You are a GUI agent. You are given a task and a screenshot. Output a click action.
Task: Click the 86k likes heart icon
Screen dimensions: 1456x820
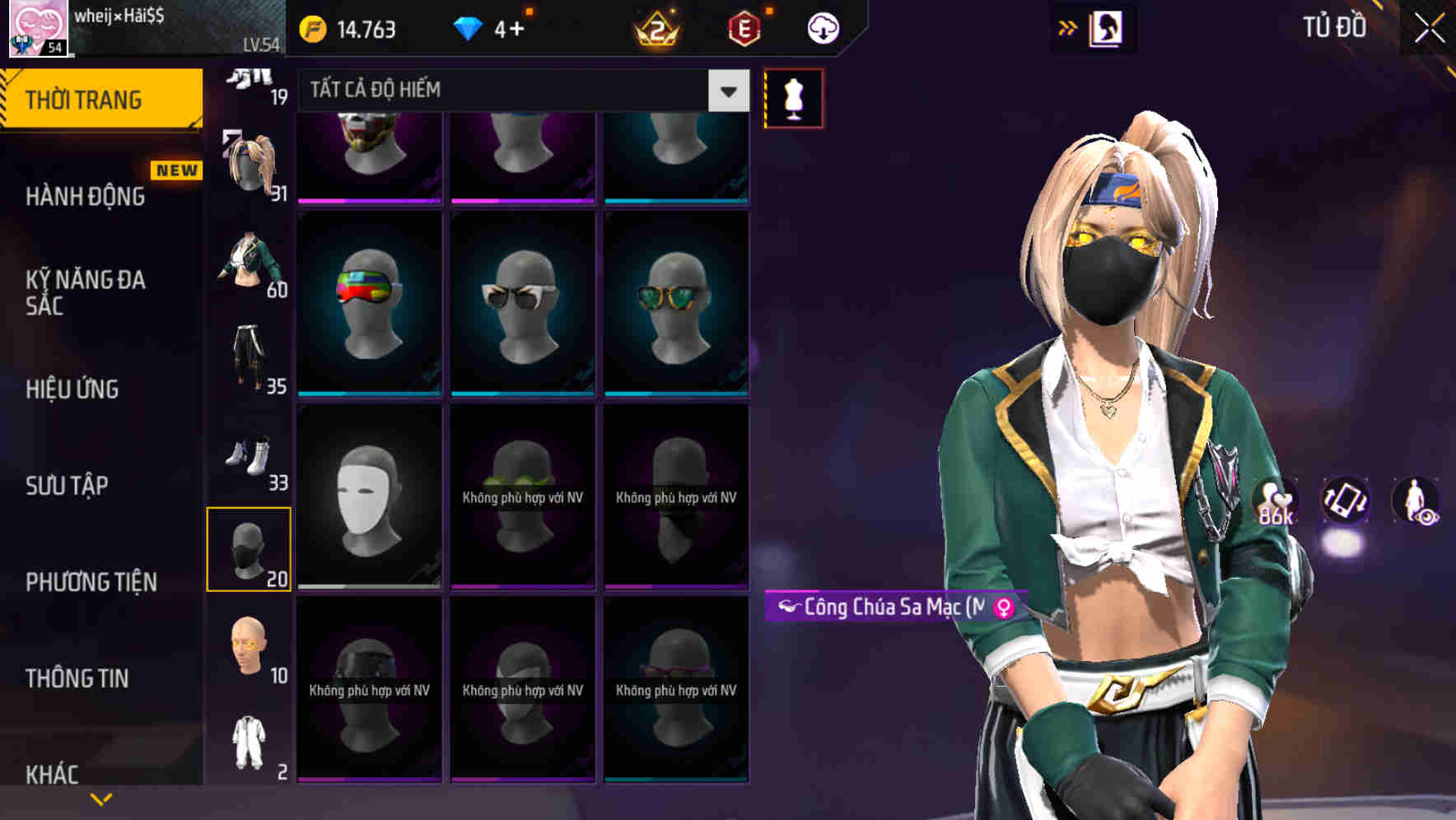[1272, 501]
